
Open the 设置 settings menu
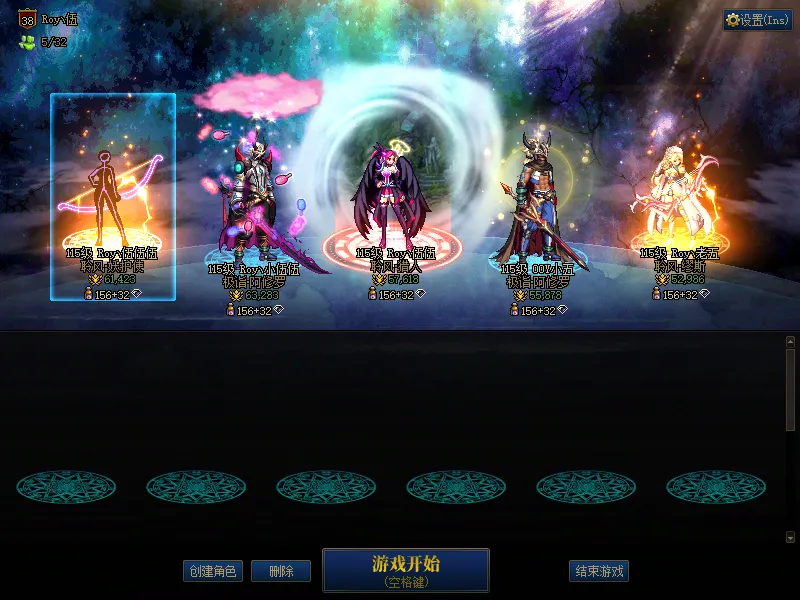[758, 20]
